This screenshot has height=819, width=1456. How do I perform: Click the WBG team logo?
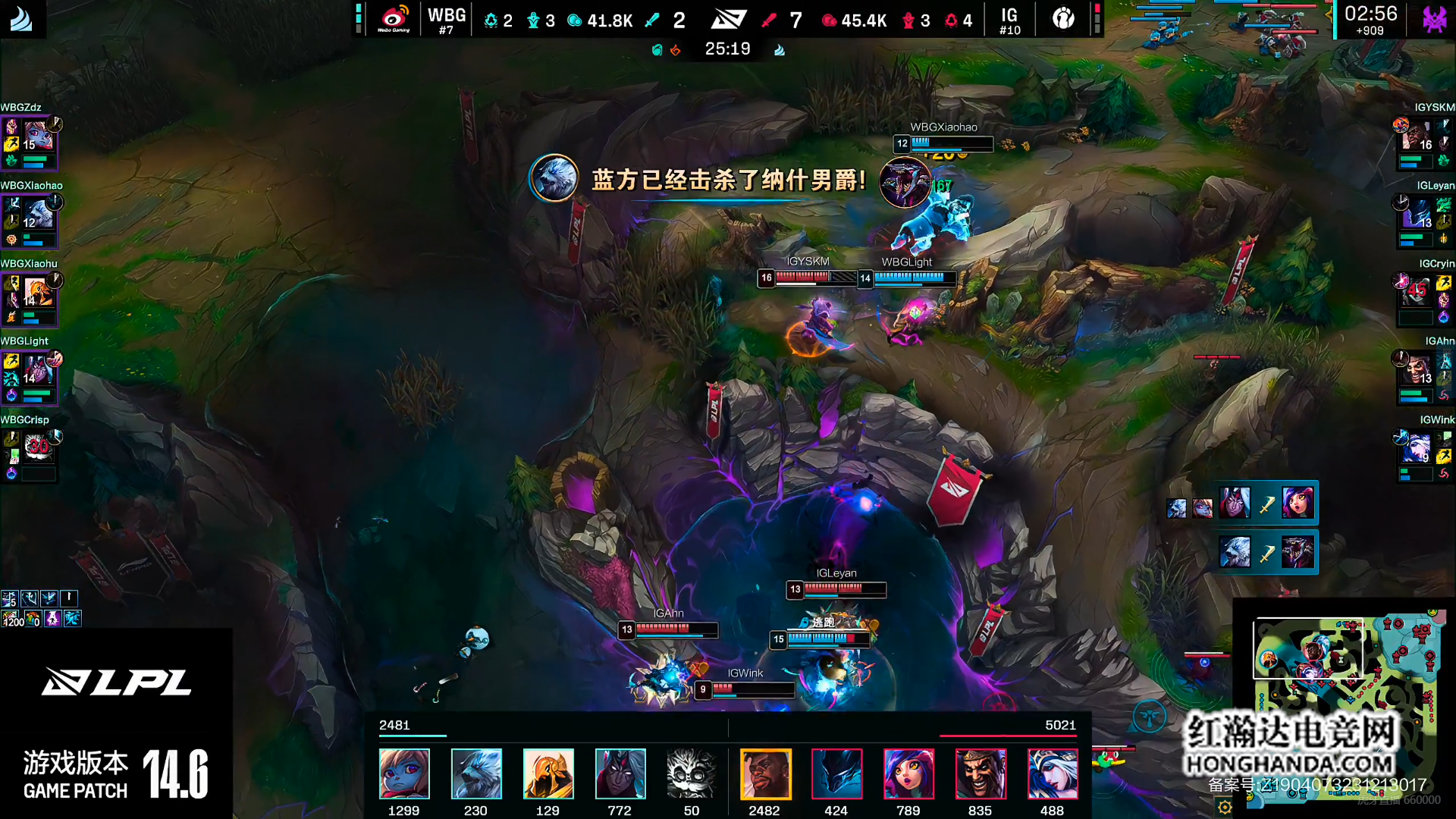click(x=394, y=18)
